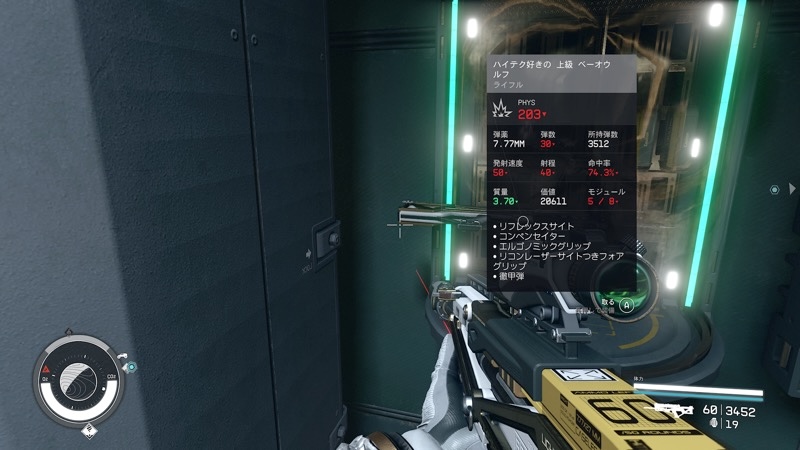Image resolution: width=800 pixels, height=450 pixels.
Task: Select the Beowulf rifle info card title
Action: pyautogui.click(x=561, y=70)
